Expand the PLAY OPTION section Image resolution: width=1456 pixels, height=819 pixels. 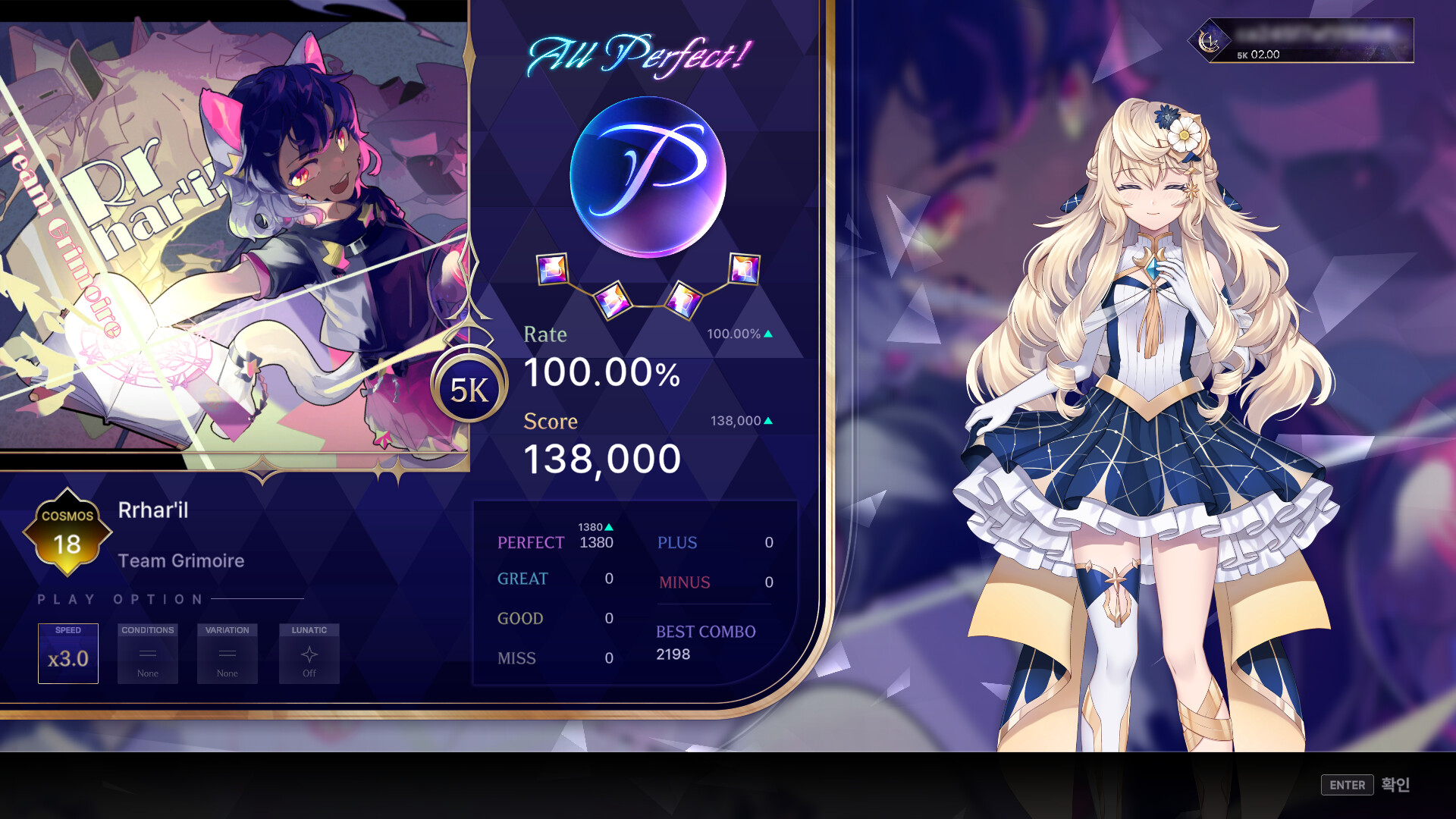tap(118, 599)
